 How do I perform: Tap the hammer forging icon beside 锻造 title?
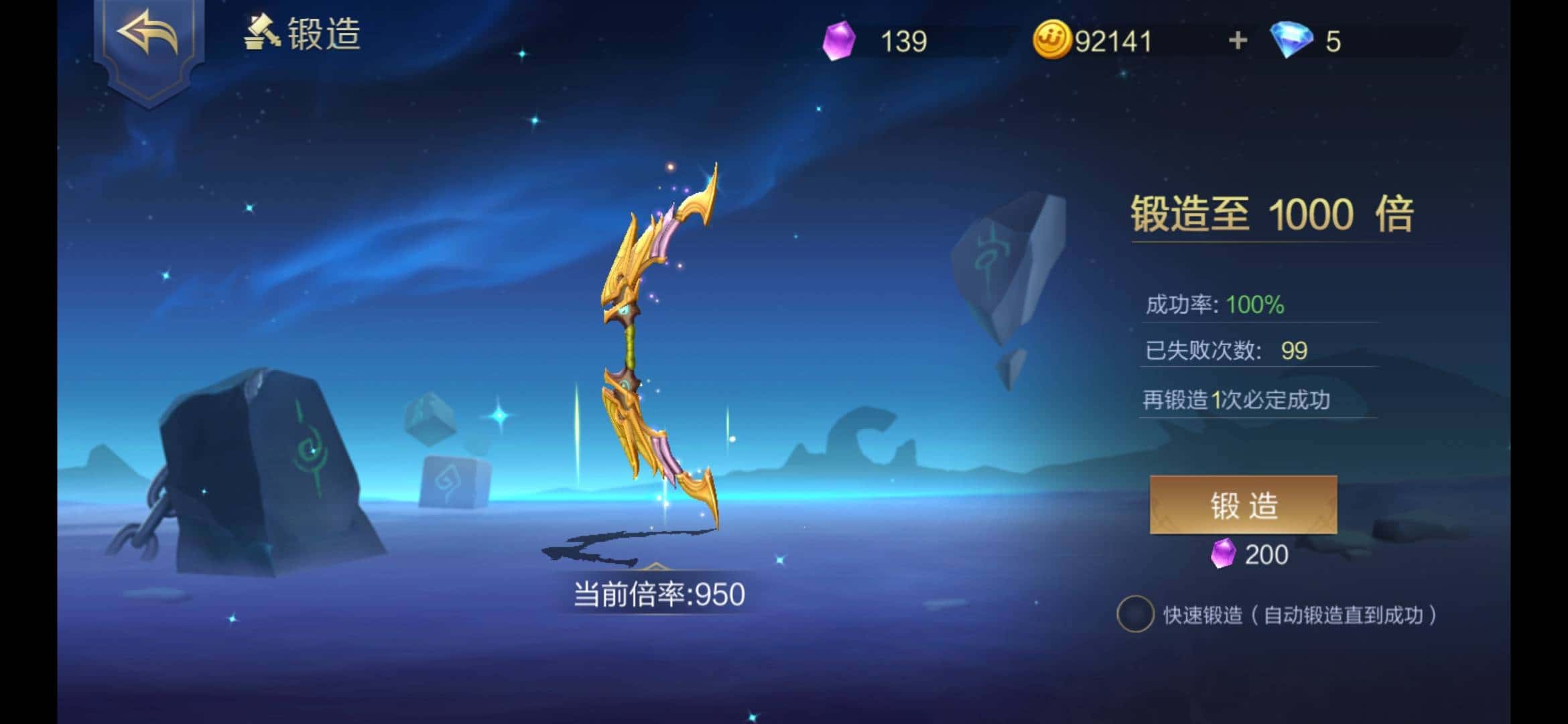[261, 32]
